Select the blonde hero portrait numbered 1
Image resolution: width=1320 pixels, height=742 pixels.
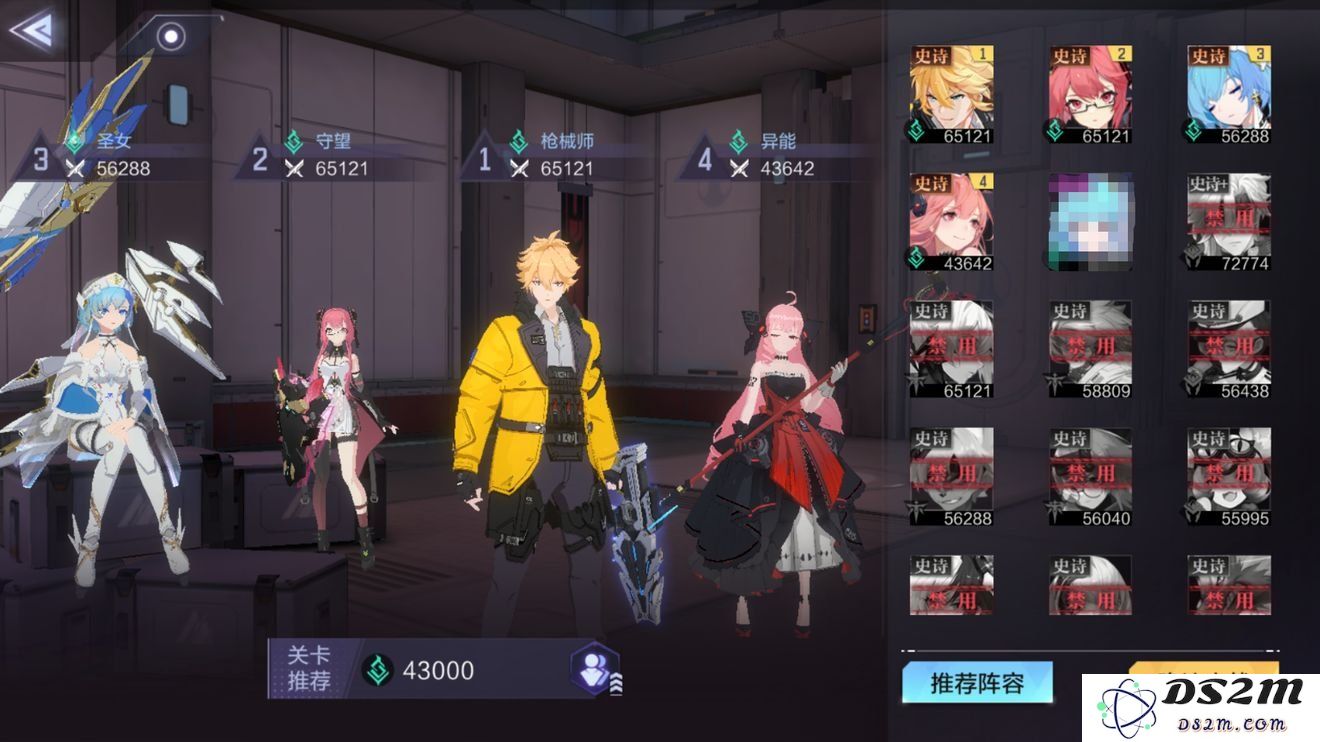tap(951, 95)
